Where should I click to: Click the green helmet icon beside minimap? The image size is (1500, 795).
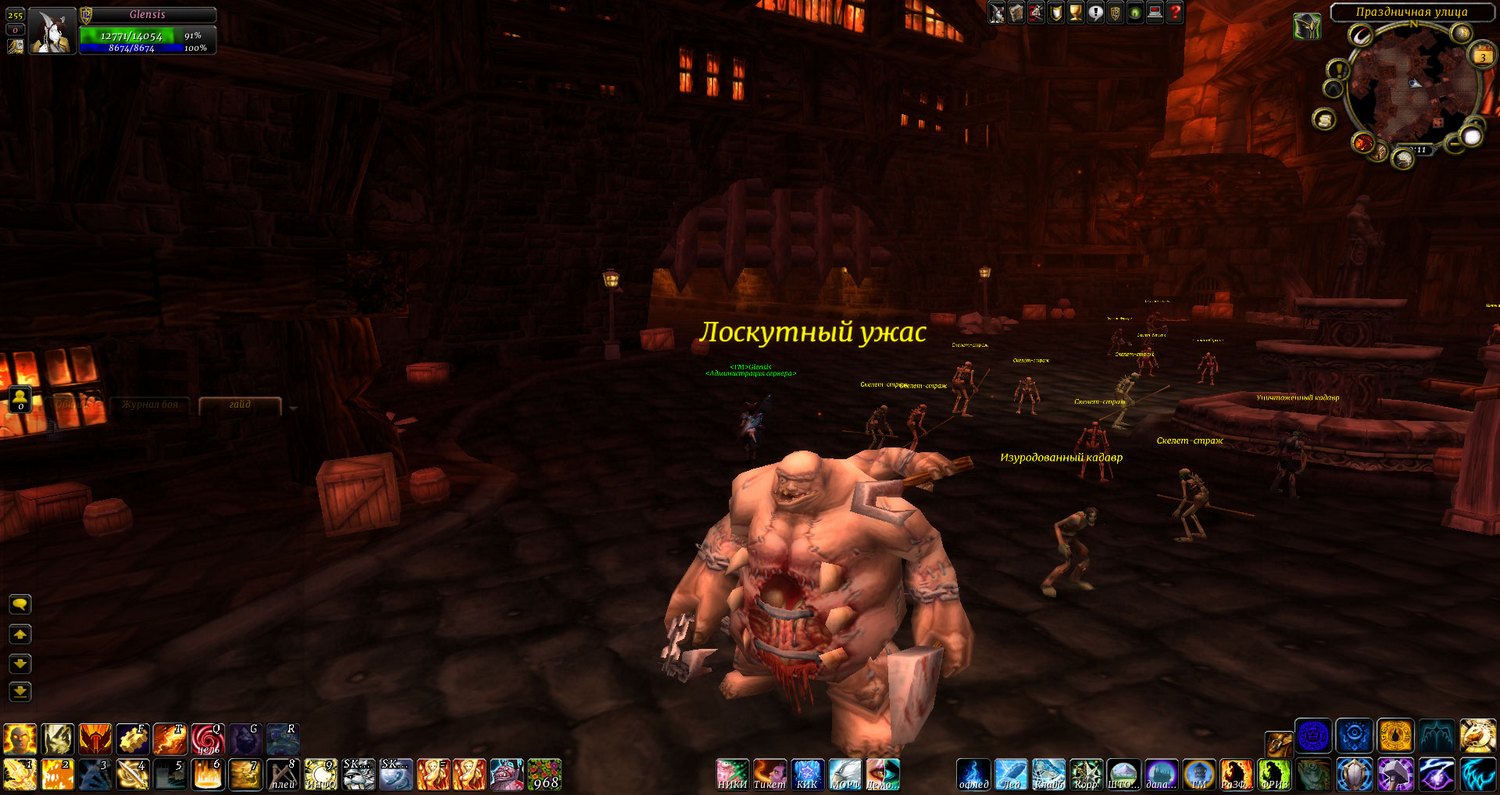[1306, 27]
